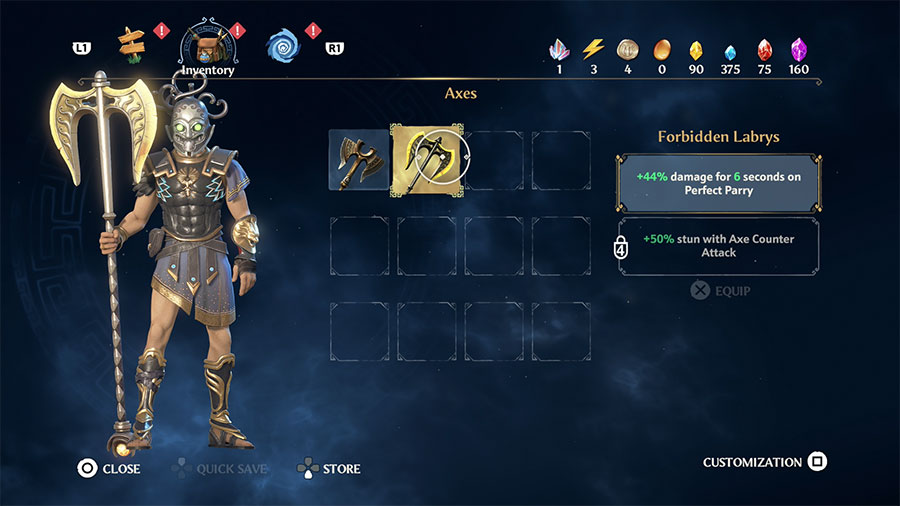
Task: Equip the Forbidden Labrys axe
Action: [x=721, y=291]
